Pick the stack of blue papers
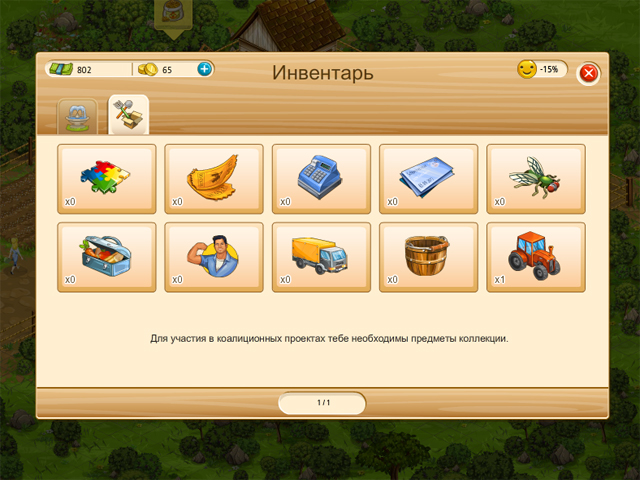Image resolution: width=640 pixels, height=480 pixels. pyautogui.click(x=429, y=178)
